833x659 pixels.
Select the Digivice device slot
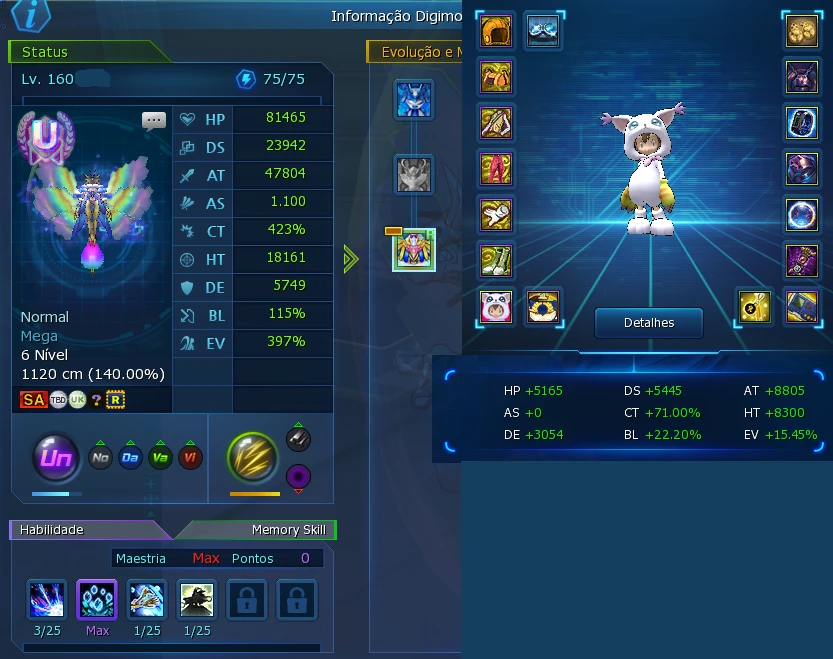(x=802, y=306)
